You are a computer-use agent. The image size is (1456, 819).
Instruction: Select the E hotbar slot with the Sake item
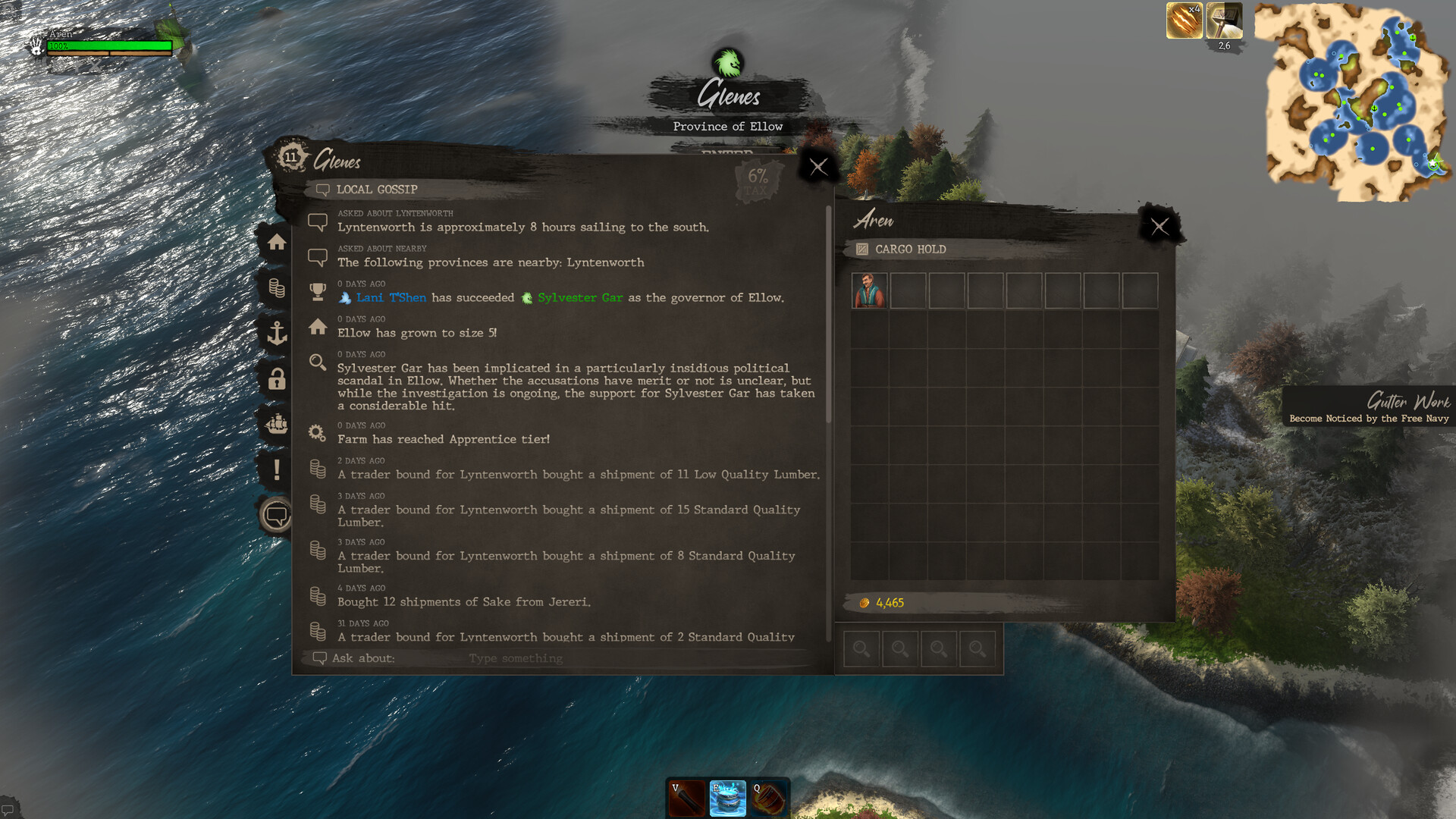point(726,796)
